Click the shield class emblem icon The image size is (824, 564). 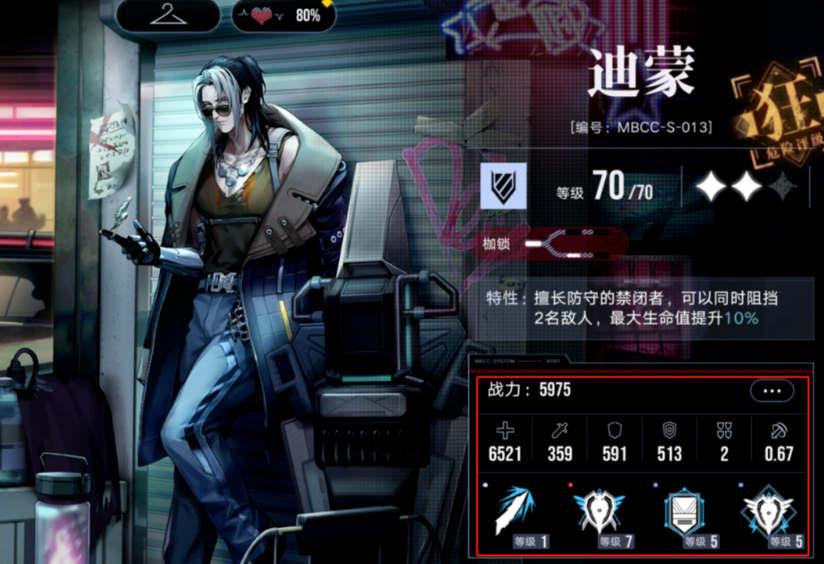504,186
